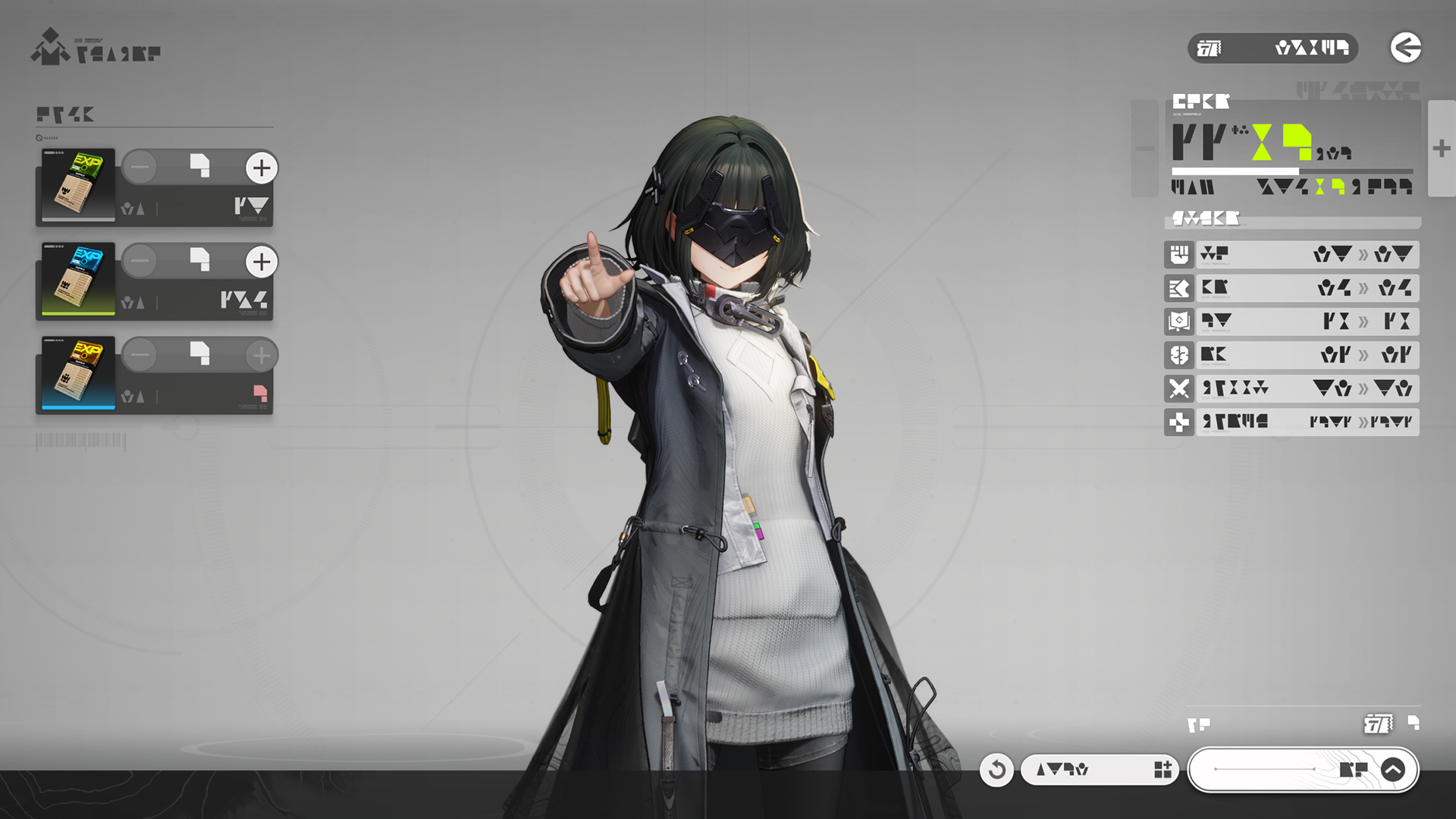The image size is (1456, 819).
Task: Reduce the blue EXP record count
Action: pos(140,262)
